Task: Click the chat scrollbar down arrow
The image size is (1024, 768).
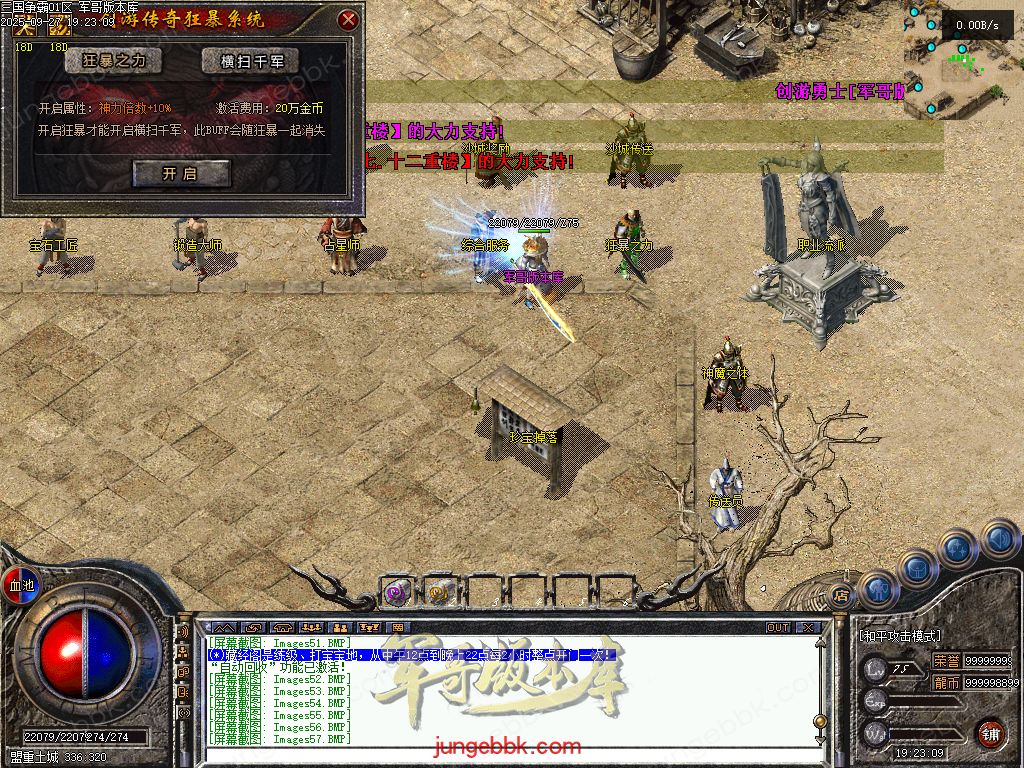Action: (x=820, y=739)
